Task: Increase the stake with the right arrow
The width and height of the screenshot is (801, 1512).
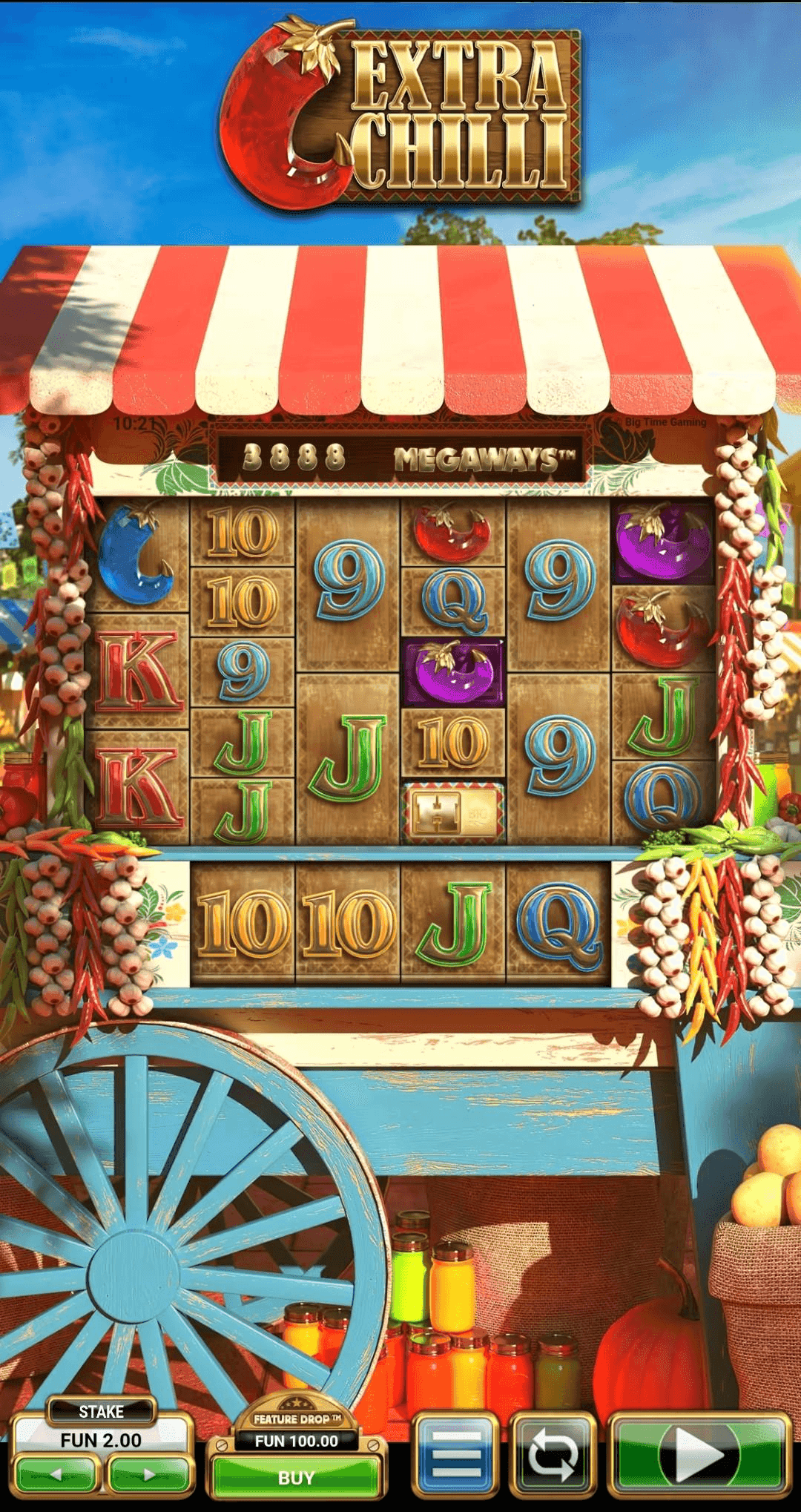Action: [x=148, y=1474]
